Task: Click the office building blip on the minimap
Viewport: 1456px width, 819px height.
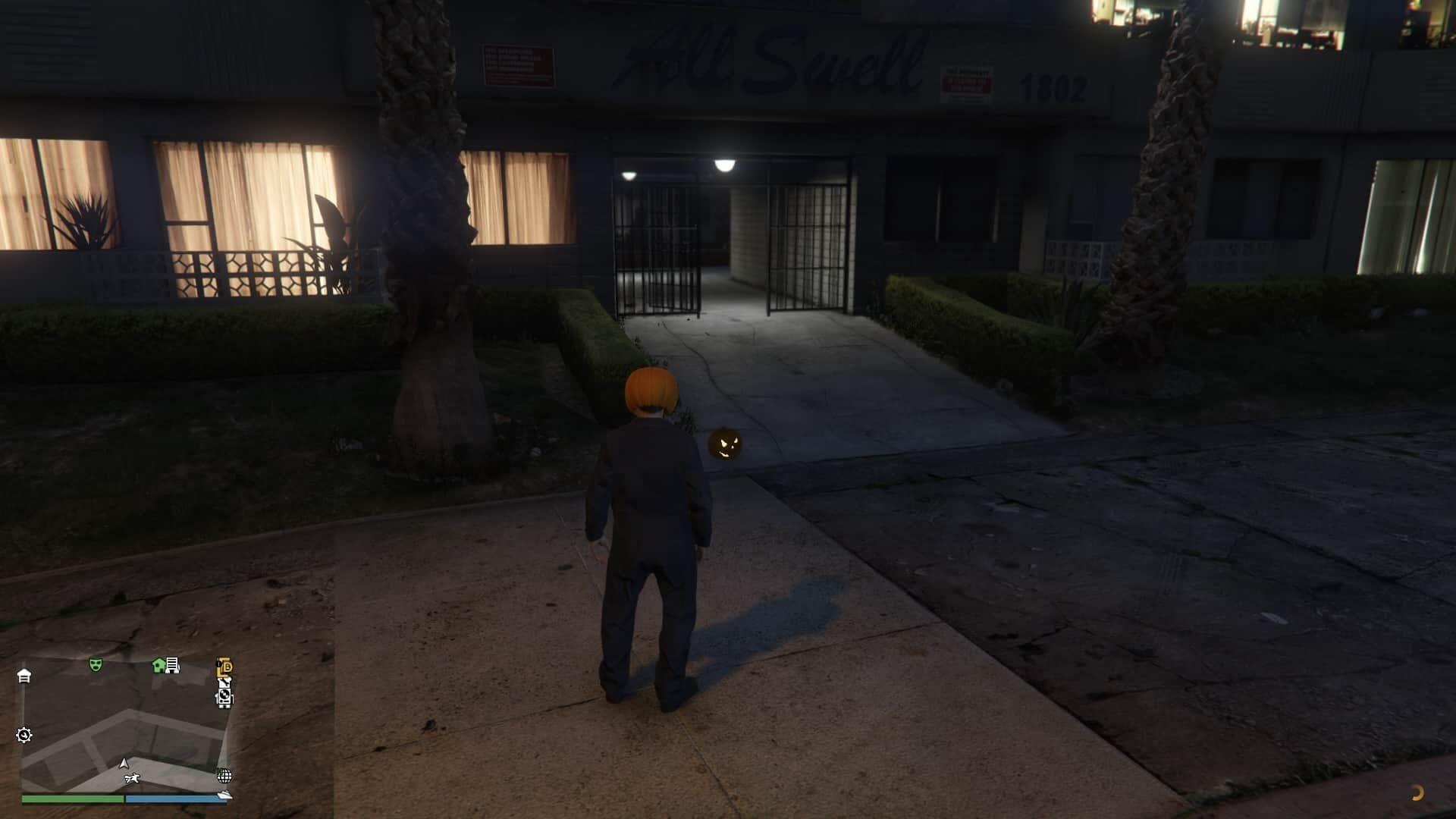Action: pyautogui.click(x=171, y=666)
